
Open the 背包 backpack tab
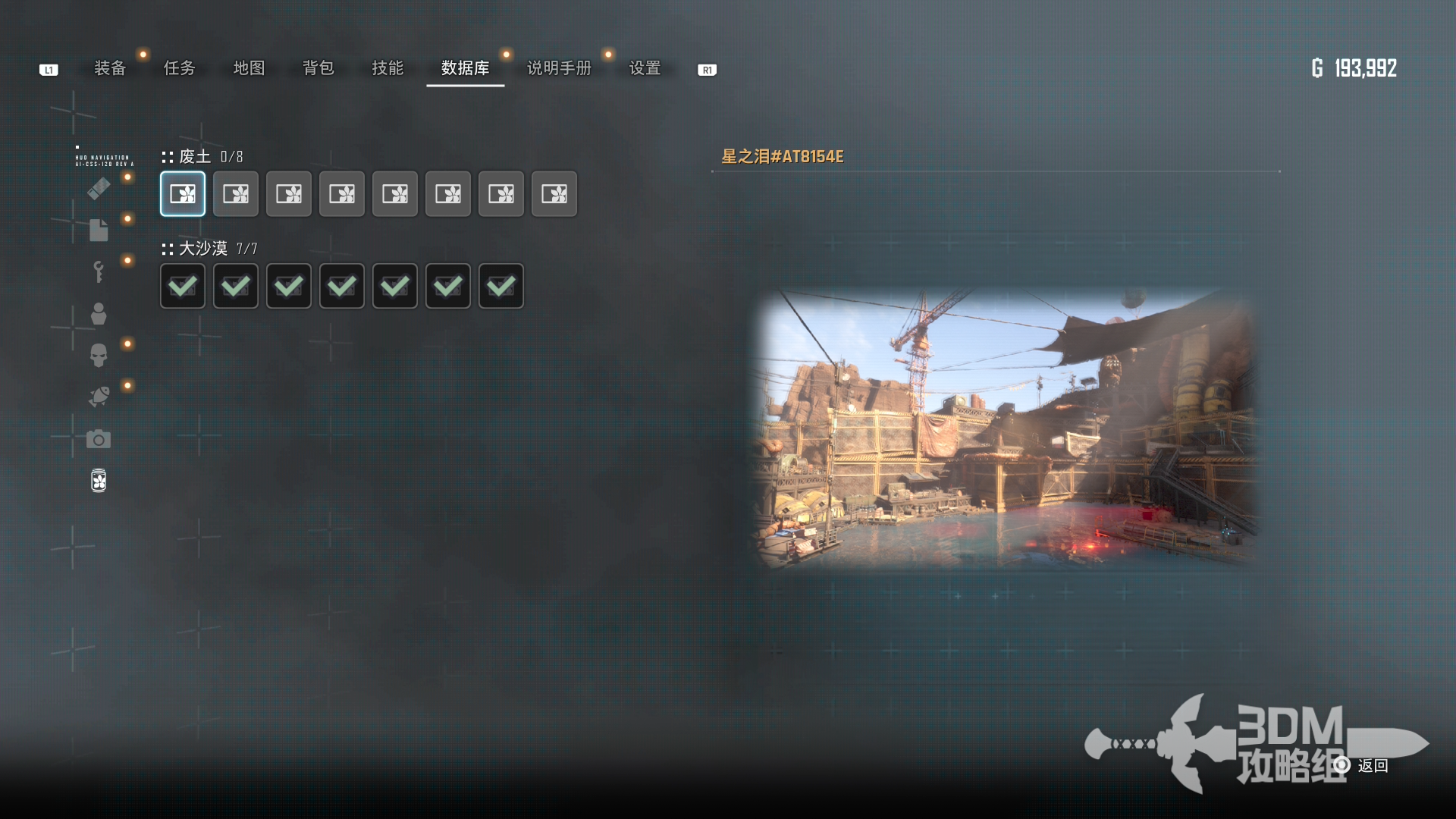click(318, 68)
